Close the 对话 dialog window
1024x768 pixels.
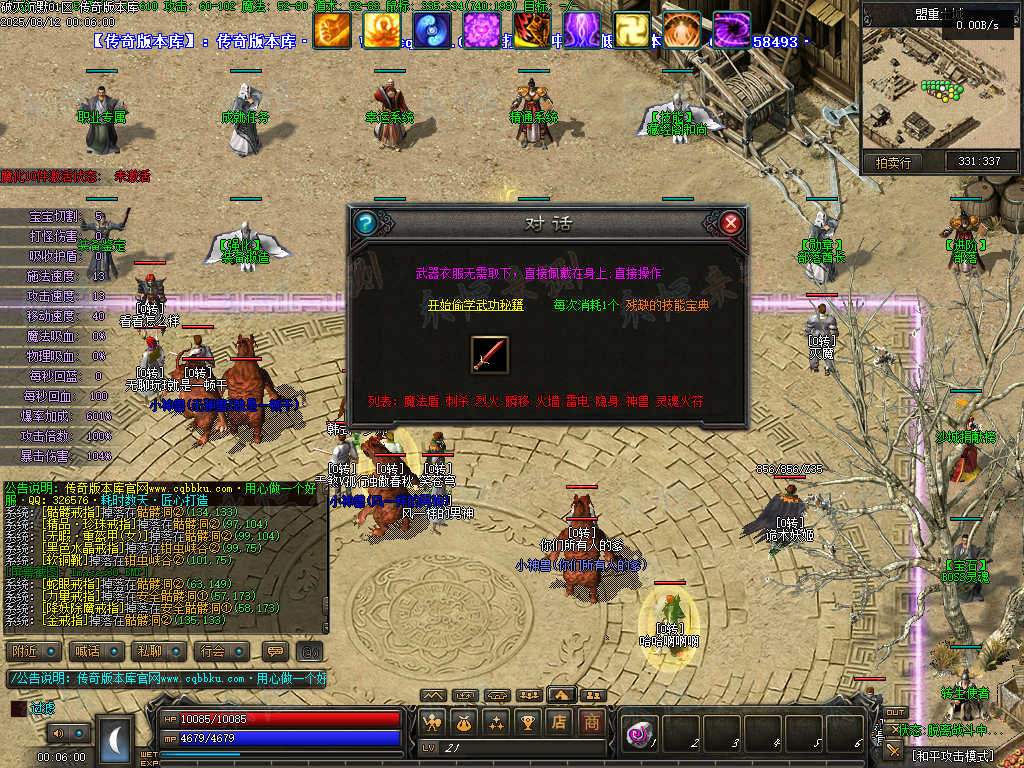tap(731, 222)
